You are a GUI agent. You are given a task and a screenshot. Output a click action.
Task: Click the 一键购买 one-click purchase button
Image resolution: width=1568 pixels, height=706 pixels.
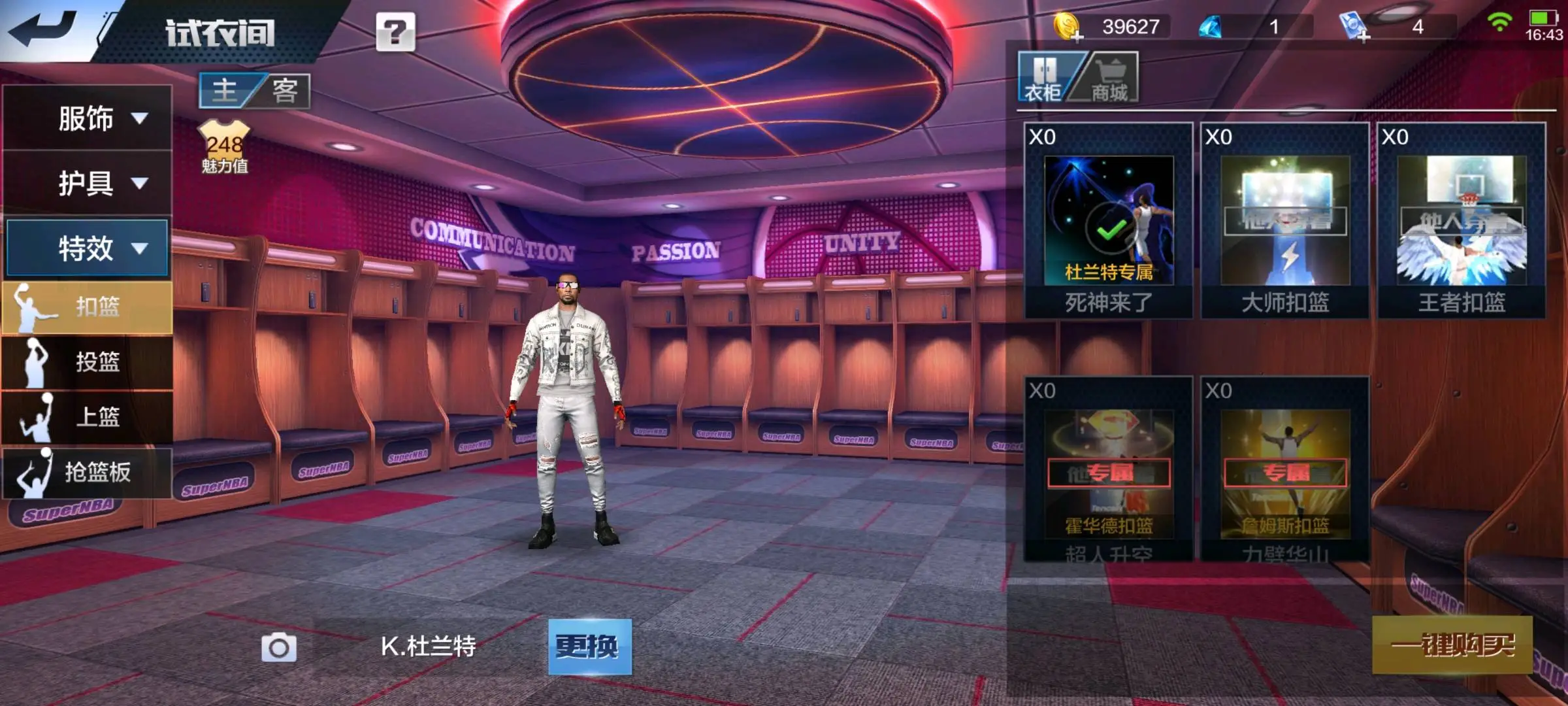point(1452,645)
